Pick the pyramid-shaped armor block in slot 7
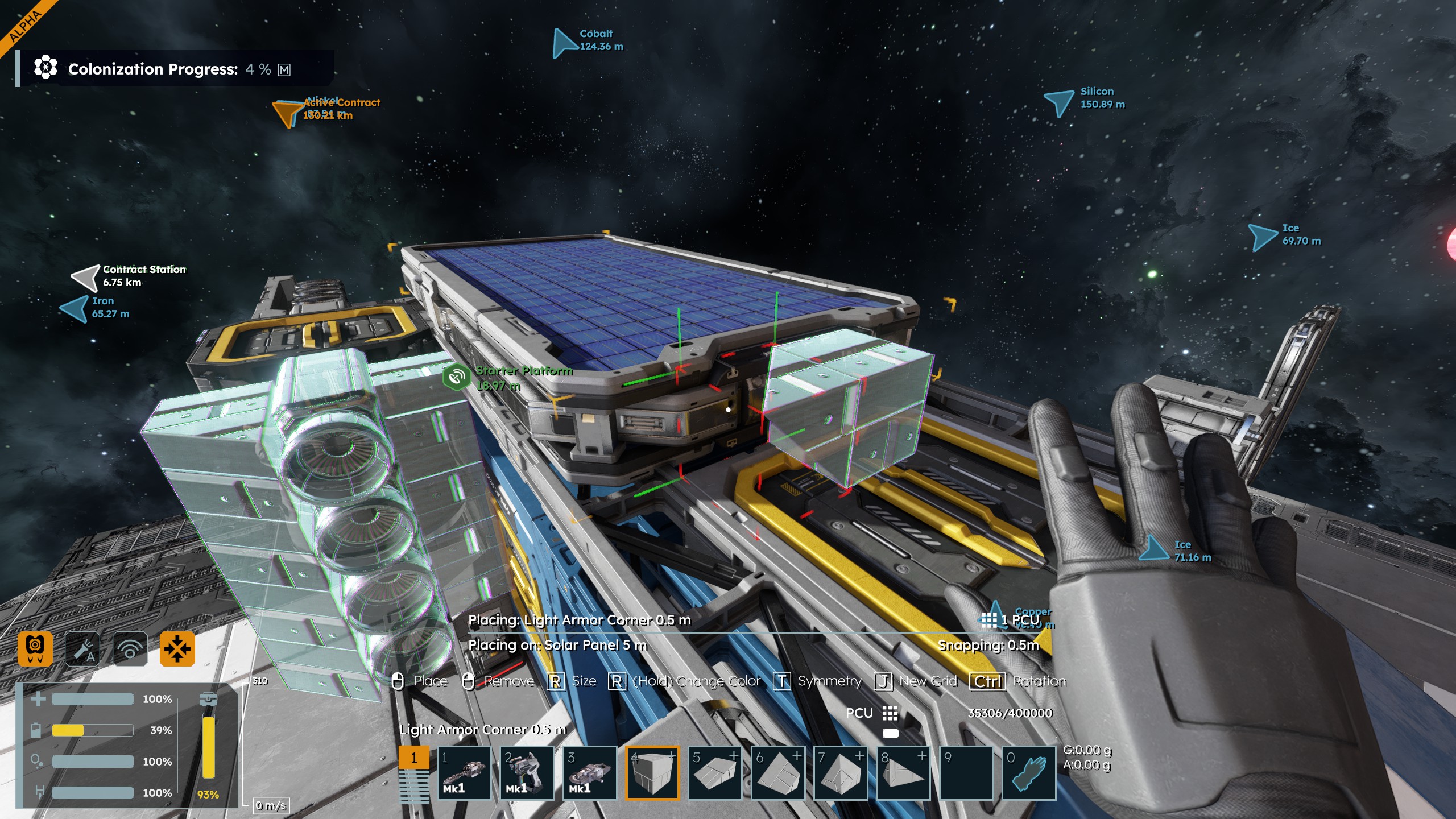 pos(841,773)
